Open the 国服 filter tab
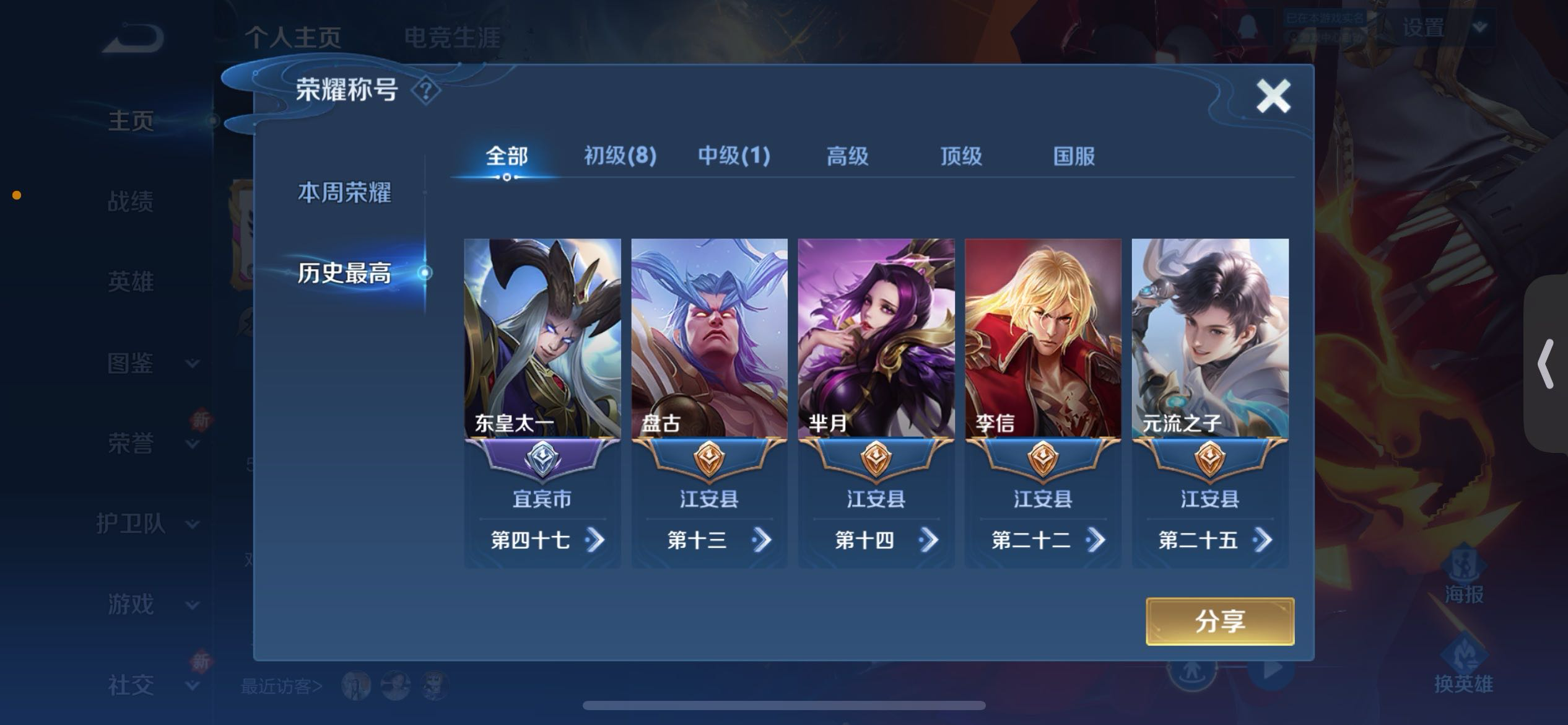The image size is (1568, 725). 1073,157
